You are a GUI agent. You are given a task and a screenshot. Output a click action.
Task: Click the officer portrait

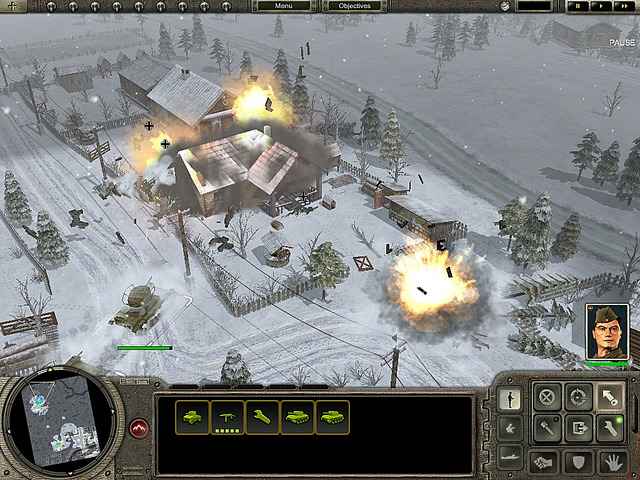606,331
